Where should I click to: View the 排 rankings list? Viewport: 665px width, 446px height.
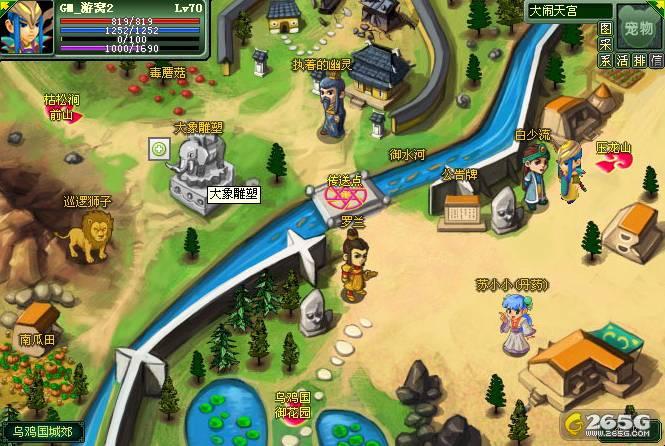coord(640,61)
